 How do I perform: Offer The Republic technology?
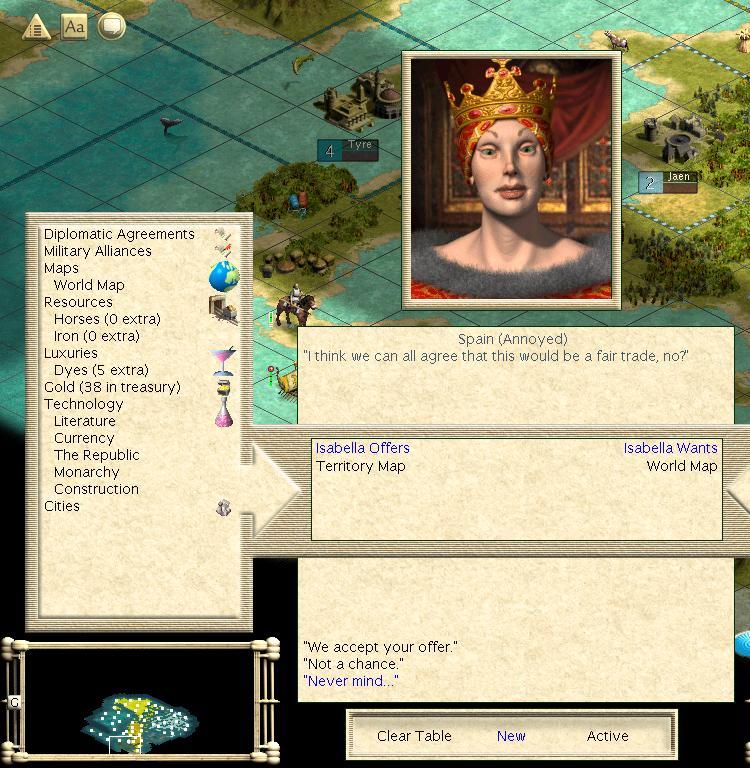97,455
